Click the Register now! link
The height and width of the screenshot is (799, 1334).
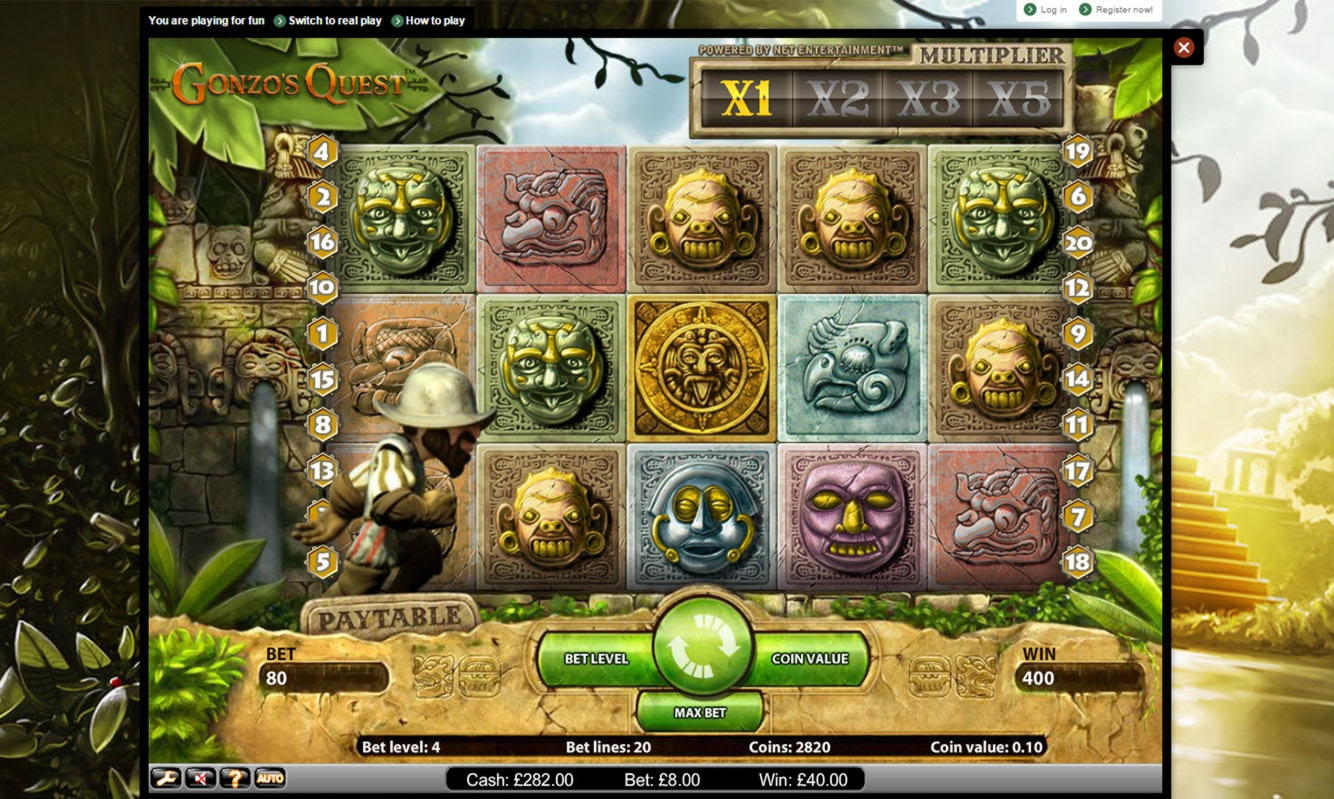click(1124, 10)
